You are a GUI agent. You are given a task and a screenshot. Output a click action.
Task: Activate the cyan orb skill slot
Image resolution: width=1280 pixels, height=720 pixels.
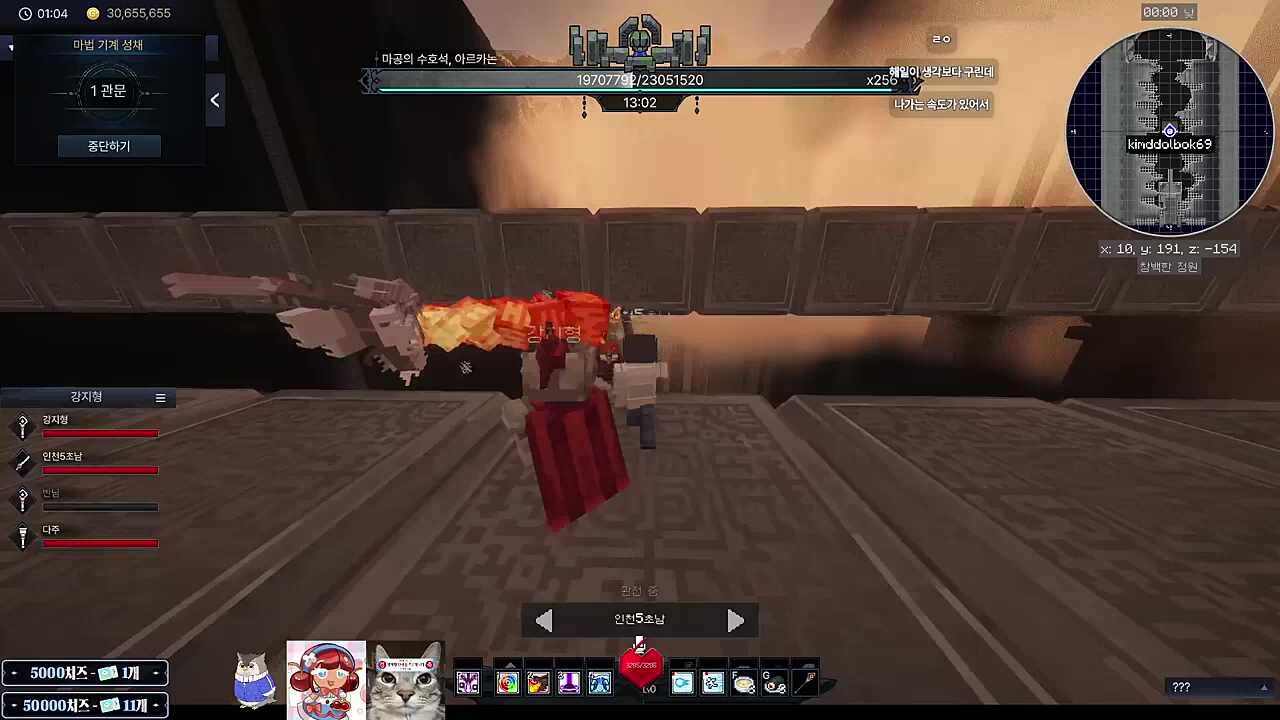682,683
